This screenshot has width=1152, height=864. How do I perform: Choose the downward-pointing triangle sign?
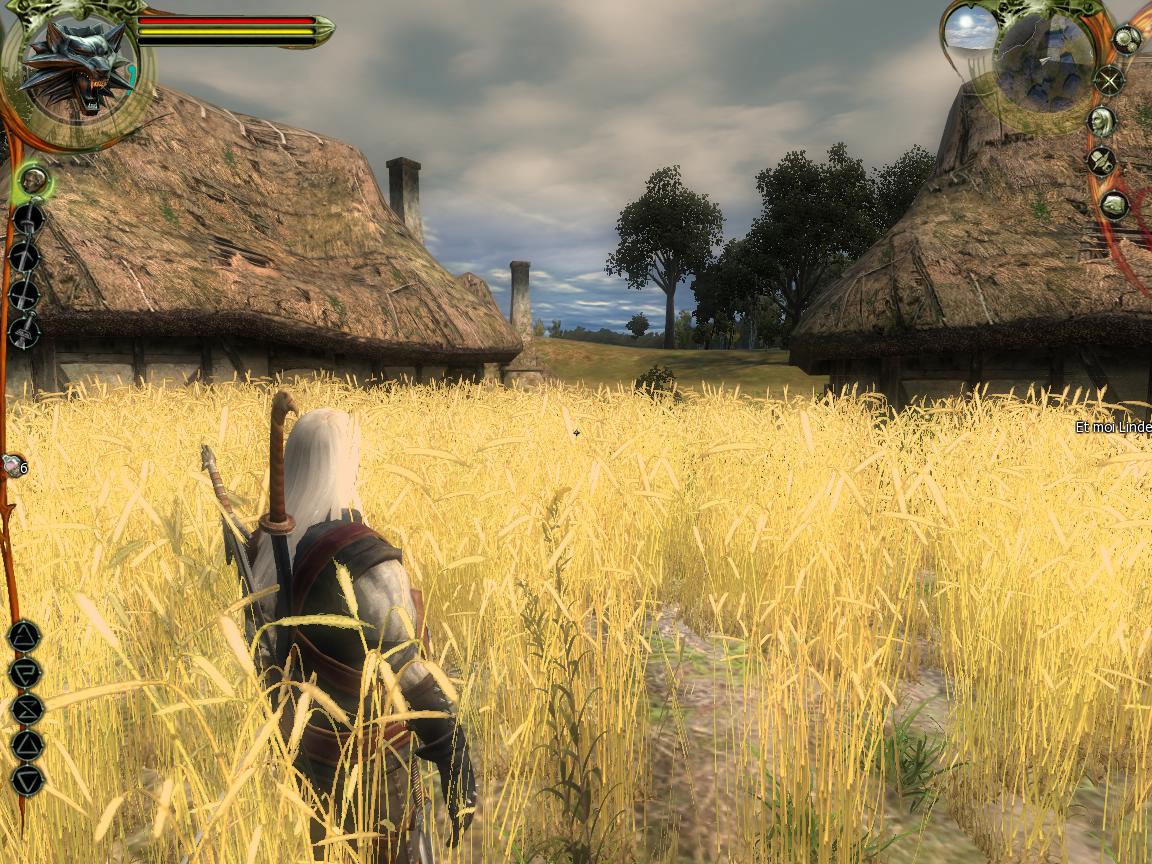(x=27, y=779)
